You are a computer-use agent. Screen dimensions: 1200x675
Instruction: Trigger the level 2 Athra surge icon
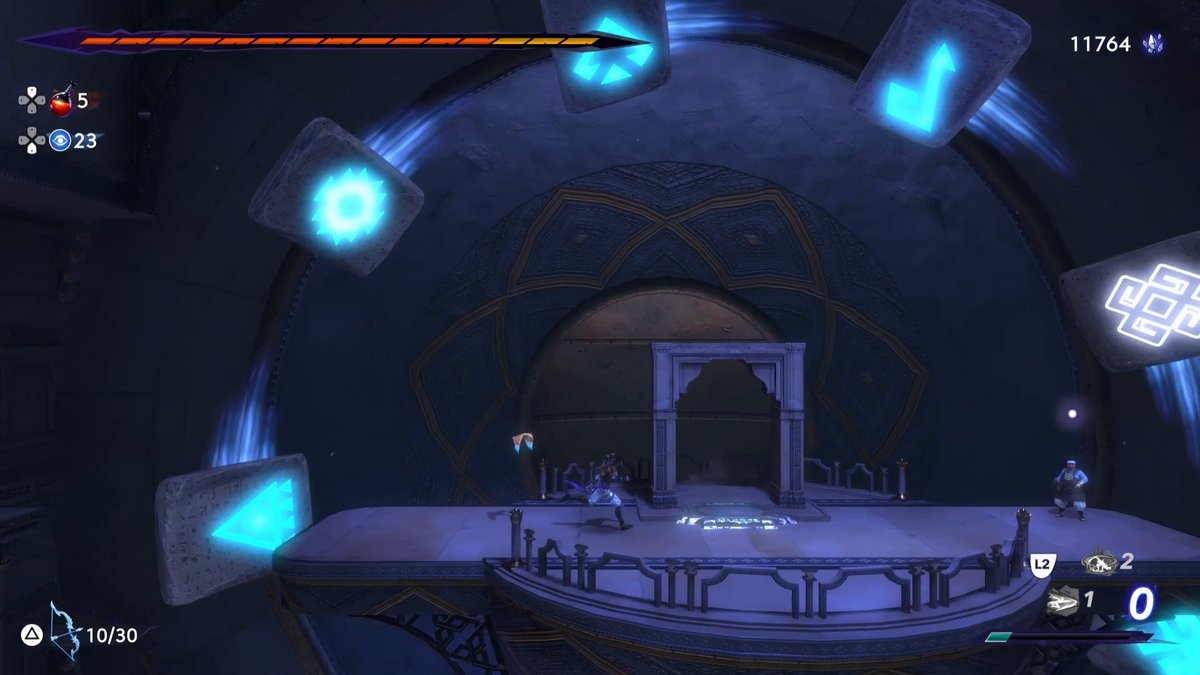pyautogui.click(x=1098, y=563)
